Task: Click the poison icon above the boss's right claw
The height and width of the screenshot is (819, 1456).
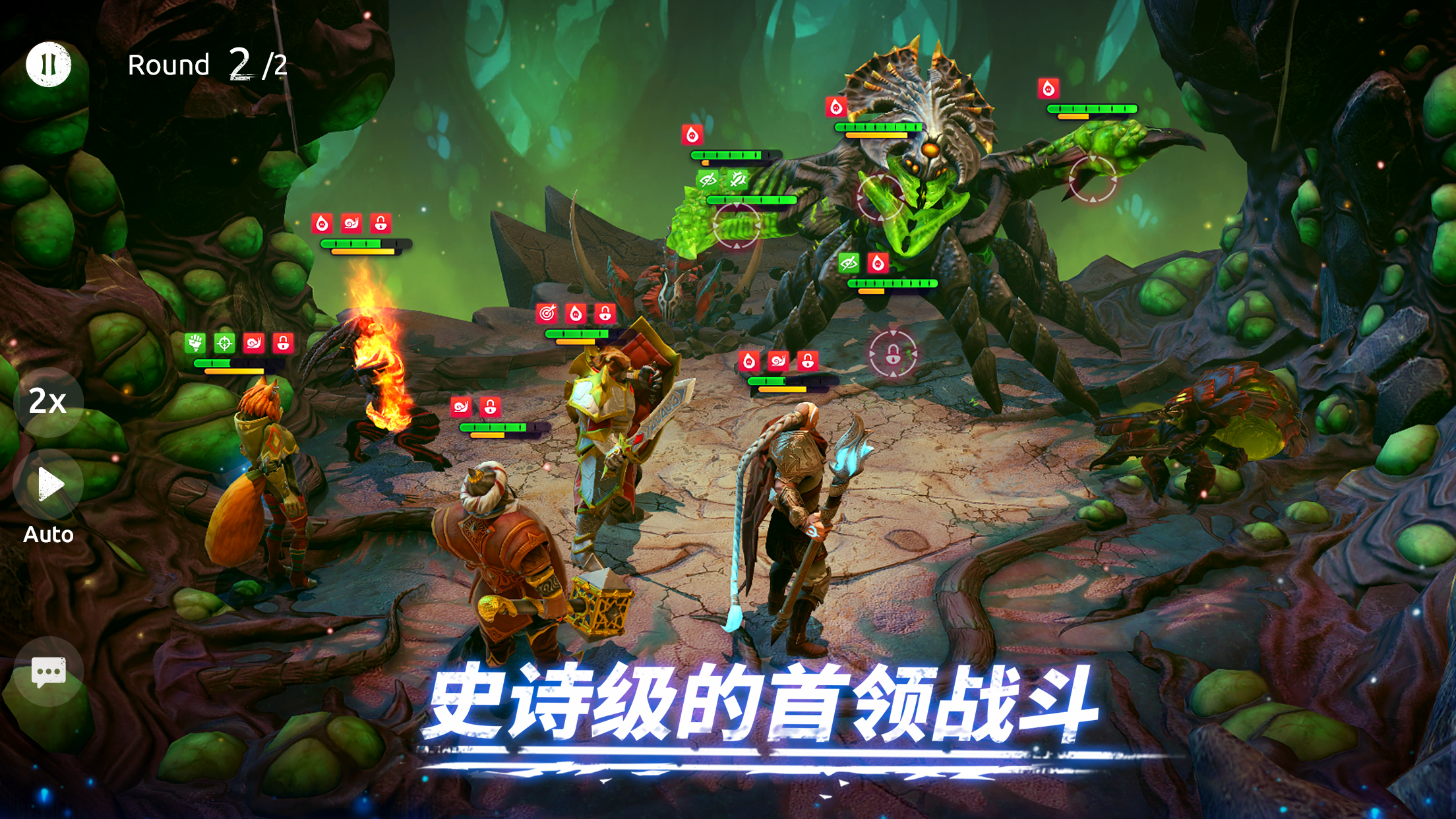Action: click(x=1047, y=89)
